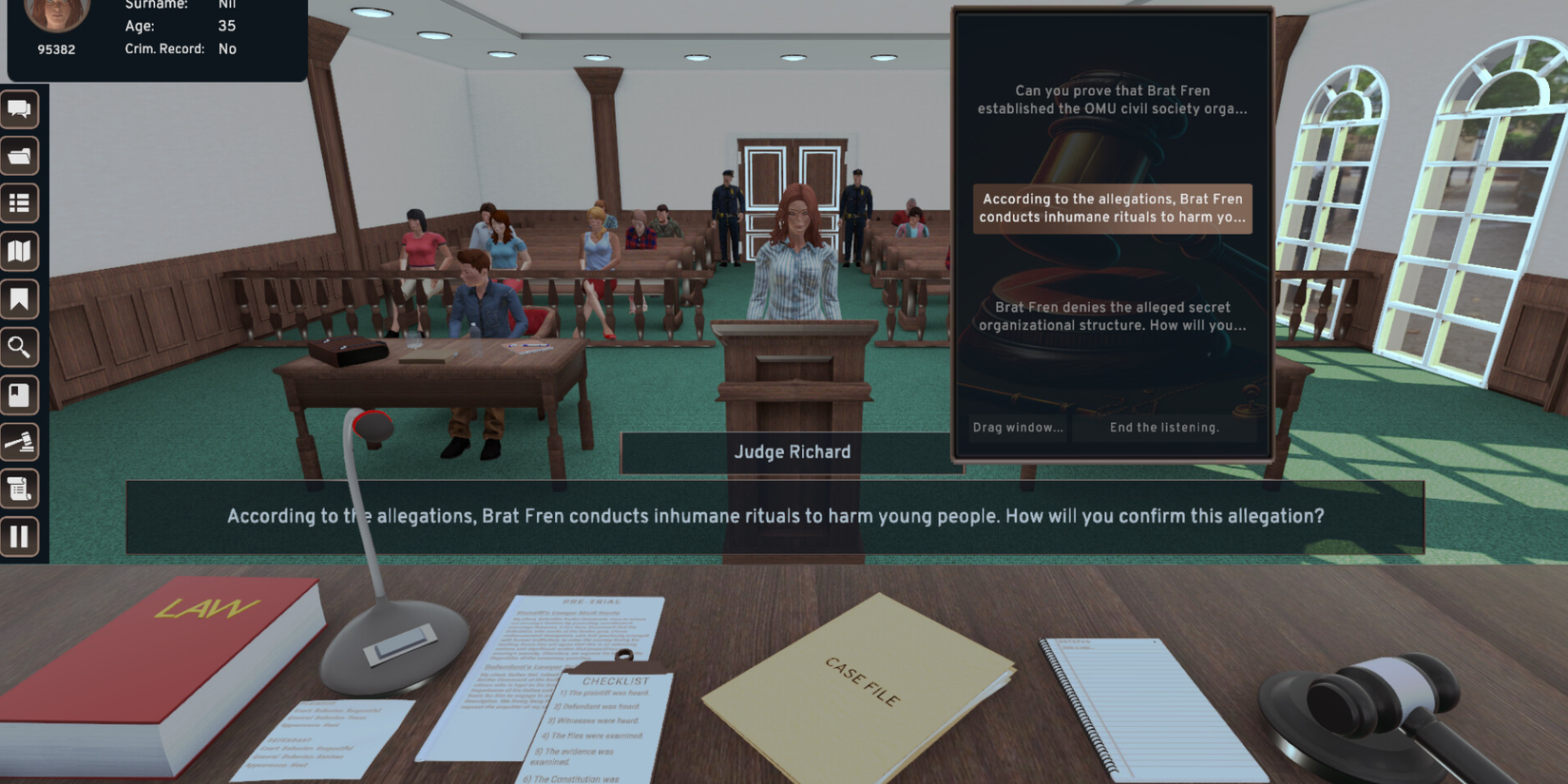This screenshot has height=784, width=1568.
Task: Click Judge Richard's name plate
Action: [791, 452]
